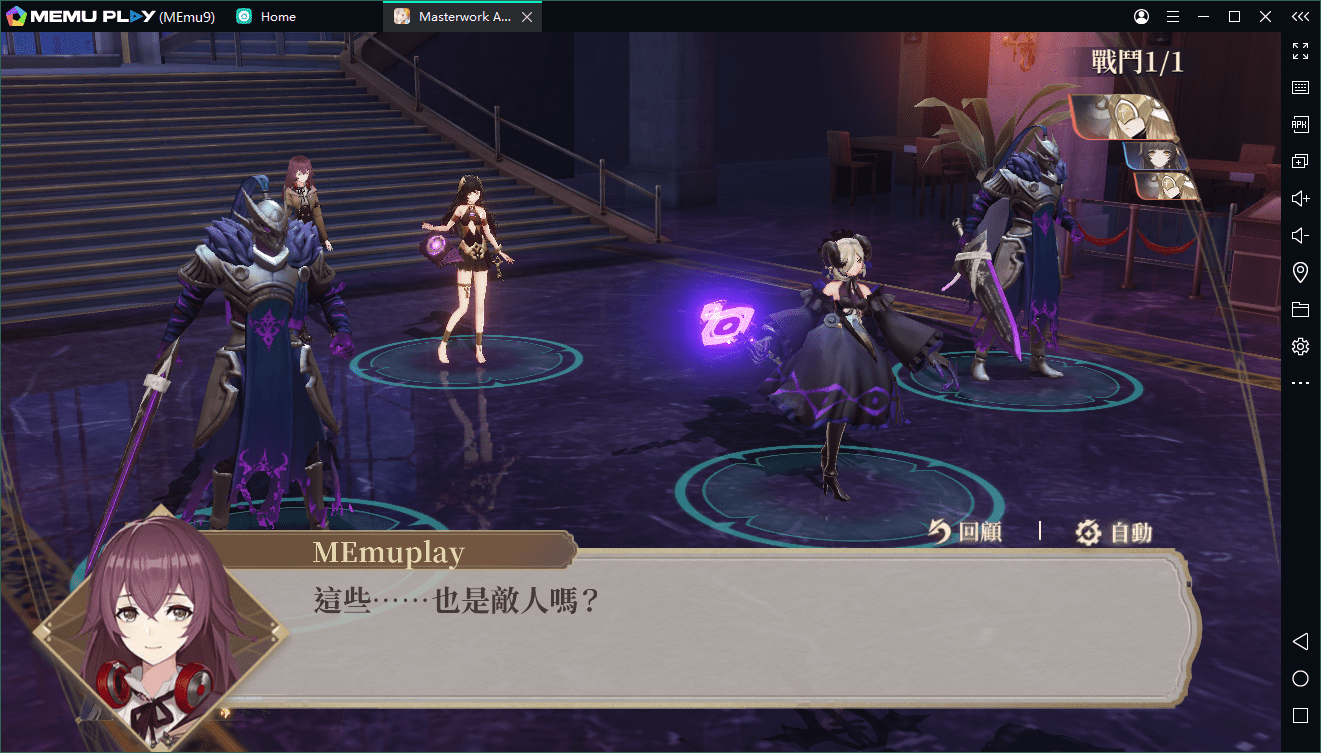Tap the Android back triangle button
This screenshot has height=753, width=1321.
1300,641
